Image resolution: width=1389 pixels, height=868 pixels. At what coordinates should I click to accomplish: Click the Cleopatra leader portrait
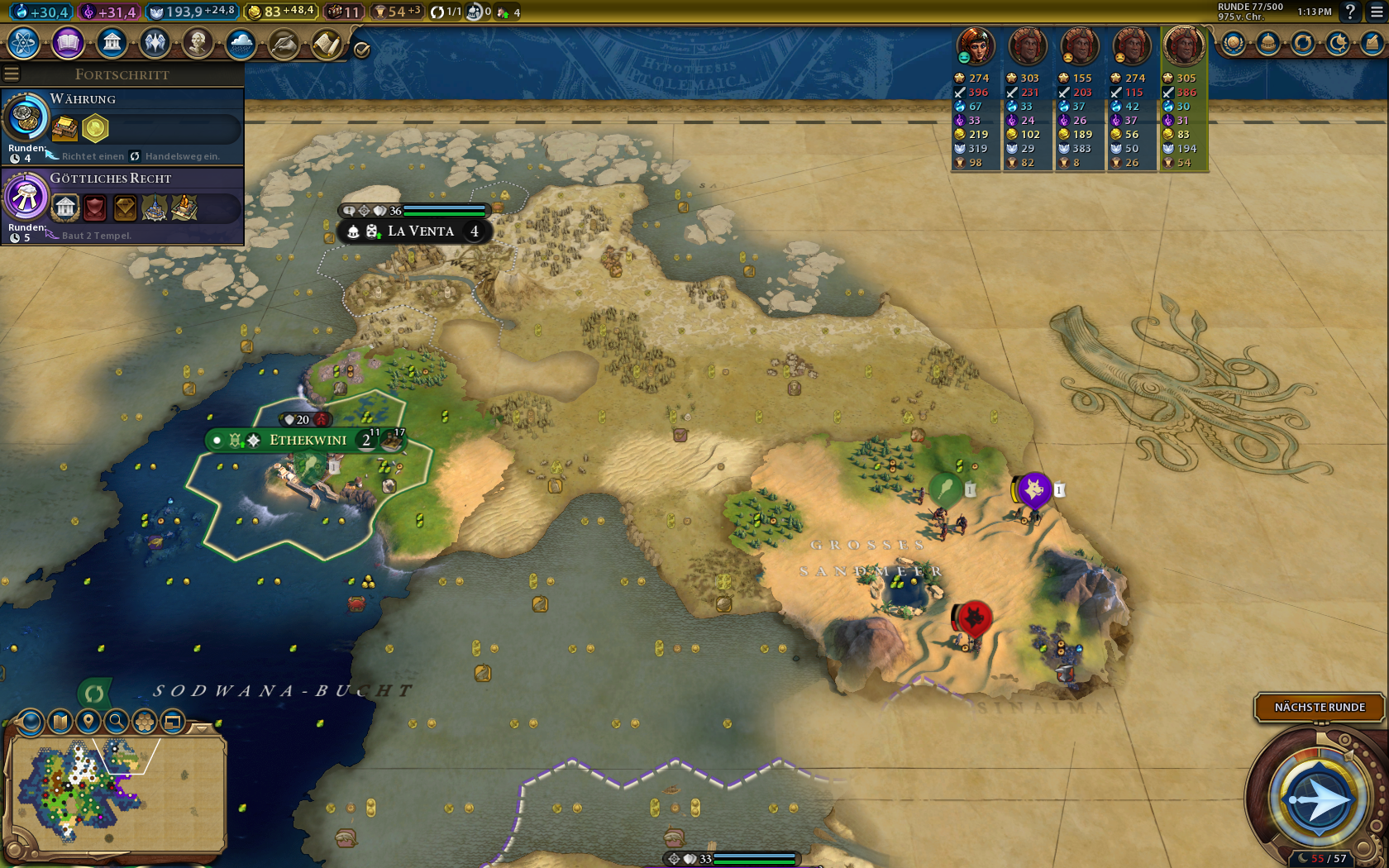(975, 46)
